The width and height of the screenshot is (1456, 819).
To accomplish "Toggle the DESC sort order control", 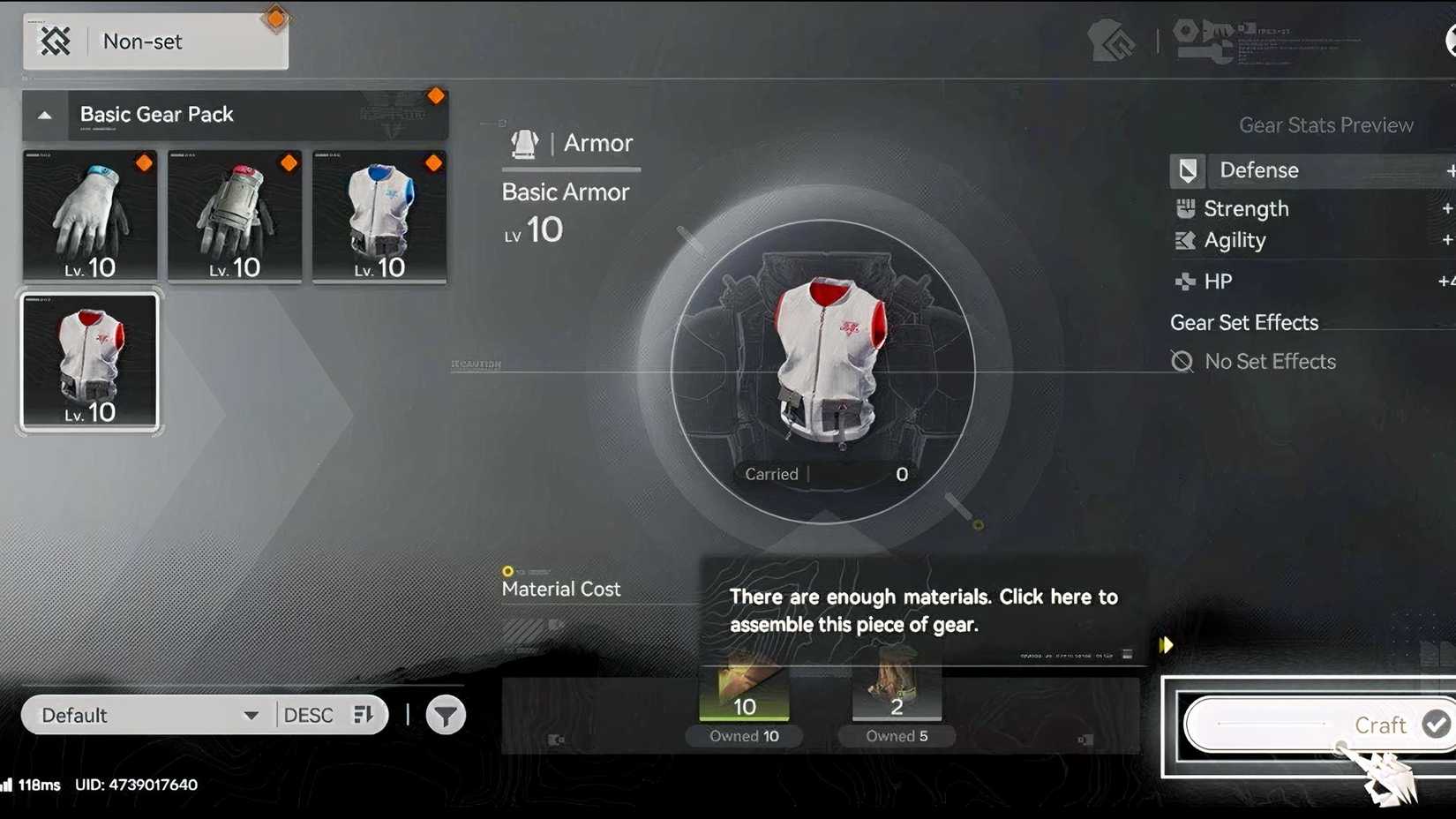I will 329,715.
